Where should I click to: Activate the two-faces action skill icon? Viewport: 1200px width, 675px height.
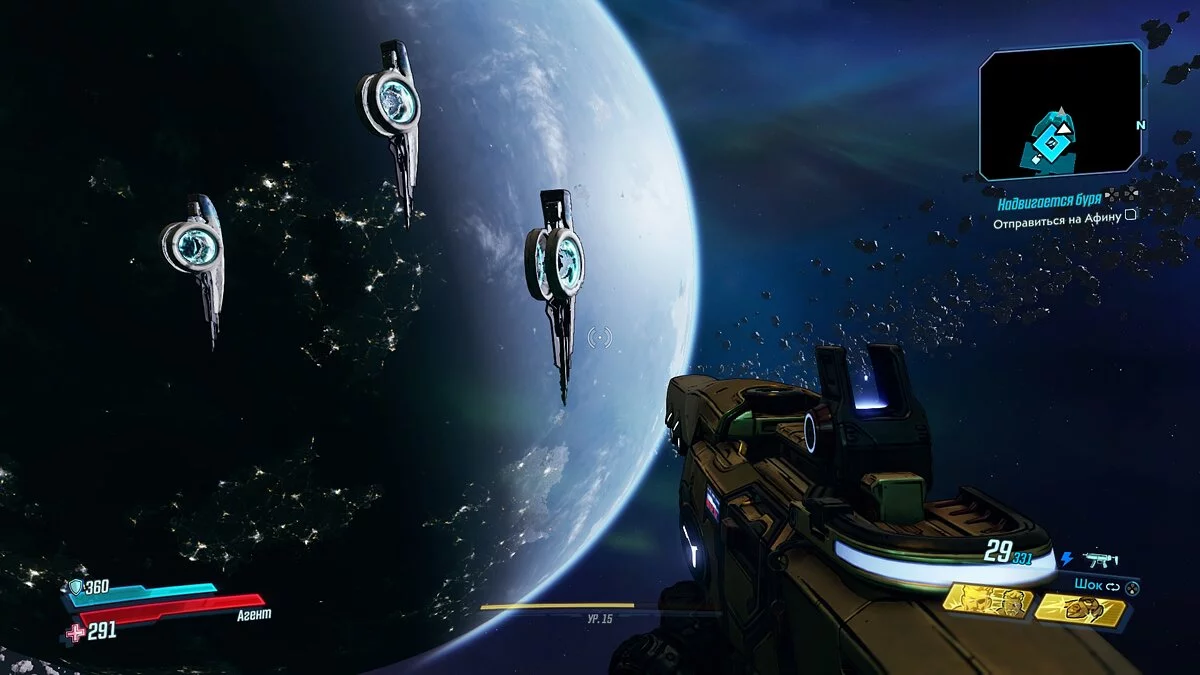coord(987,604)
